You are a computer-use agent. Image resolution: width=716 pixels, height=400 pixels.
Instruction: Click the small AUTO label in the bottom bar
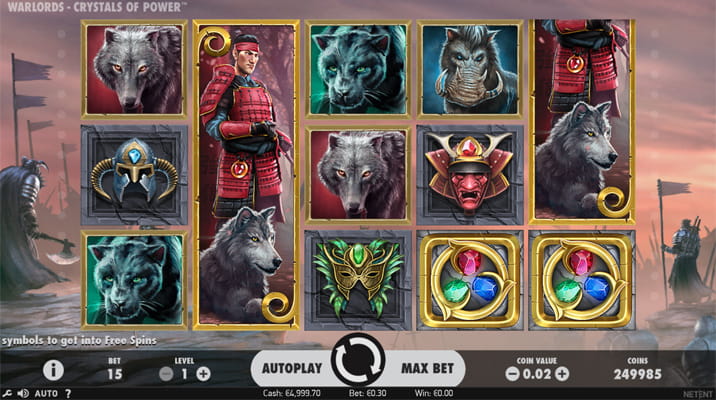point(45,393)
